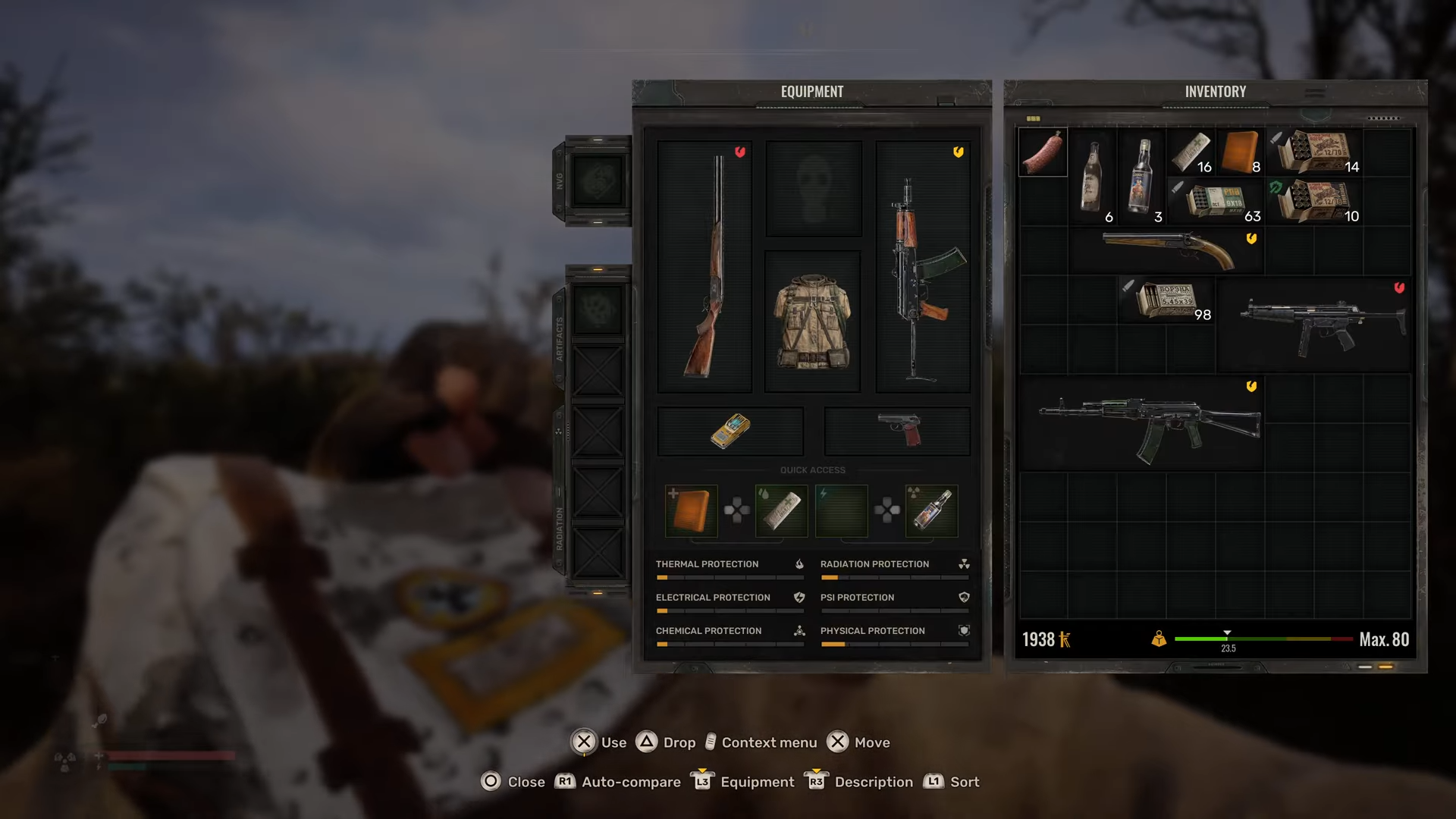
Task: Pick the beer bottle stack of six
Action: (x=1092, y=177)
